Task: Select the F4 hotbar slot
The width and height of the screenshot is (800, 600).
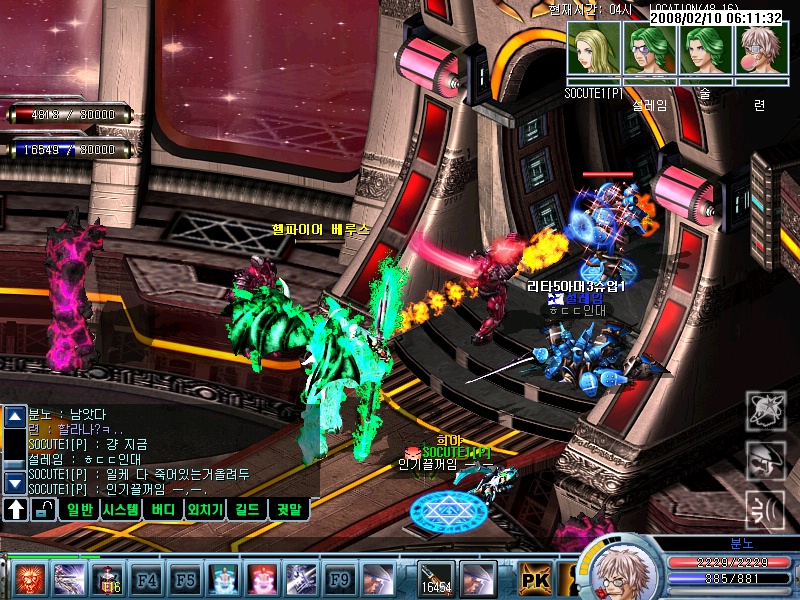Action: click(147, 578)
